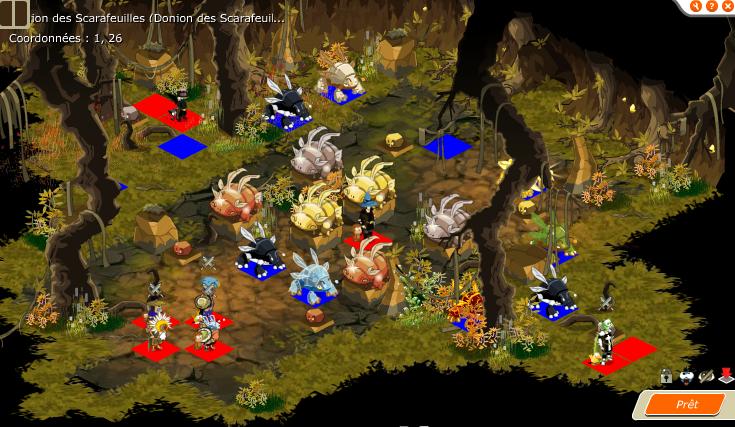
Task: Toggle the padlock fight lock icon
Action: 666,376
